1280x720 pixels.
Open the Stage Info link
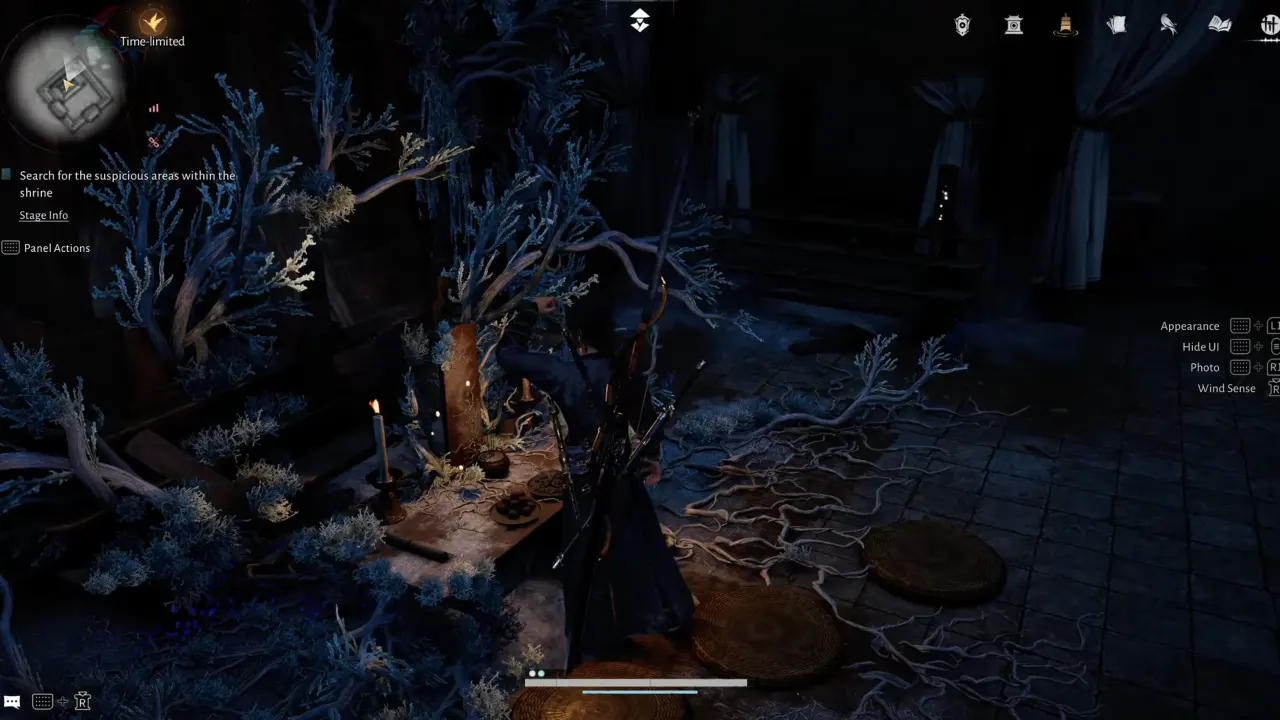43,214
